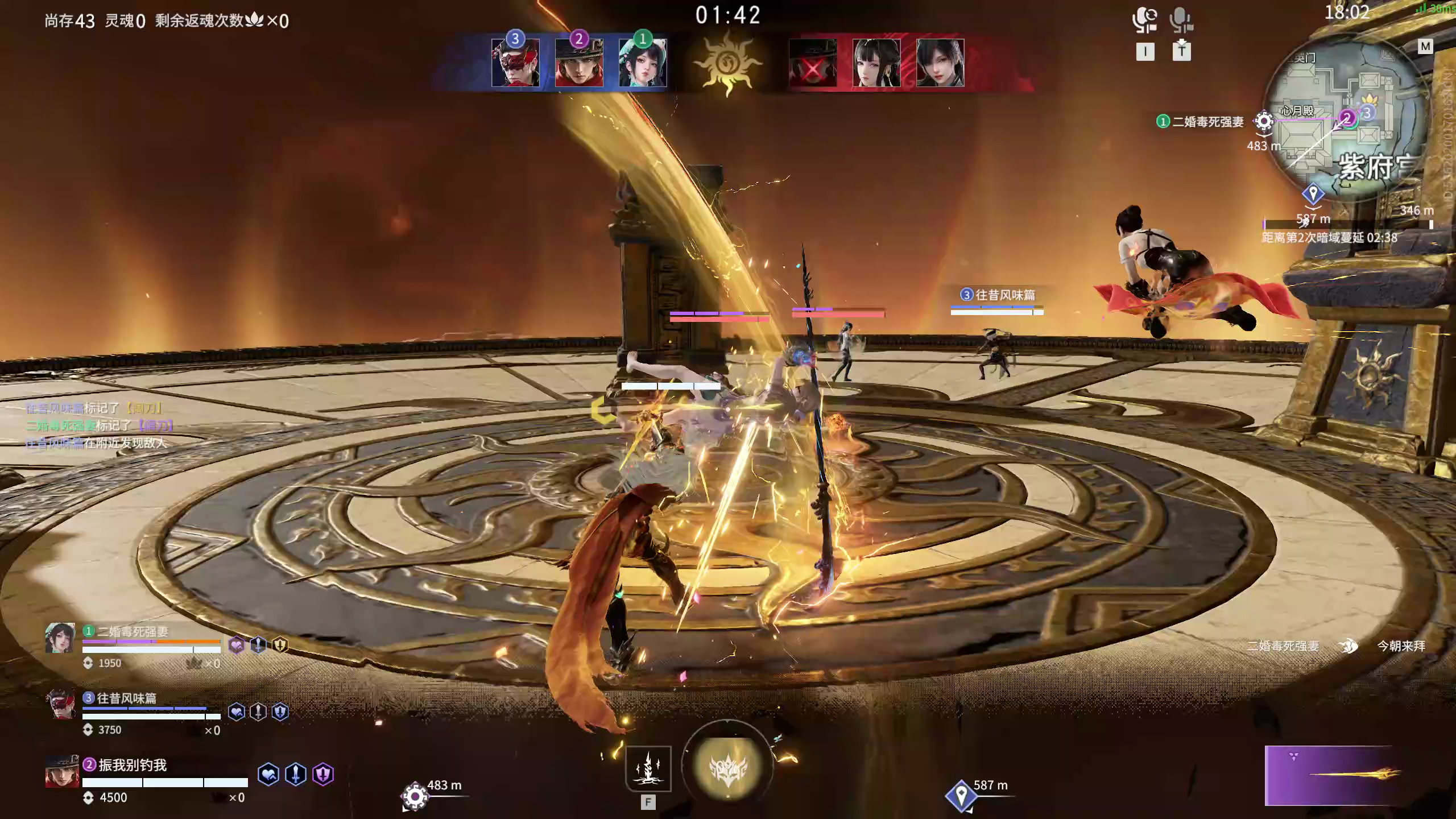The width and height of the screenshot is (1456, 819).
Task: Select teammate 往昔风味篇 in squad list
Action: (126, 698)
